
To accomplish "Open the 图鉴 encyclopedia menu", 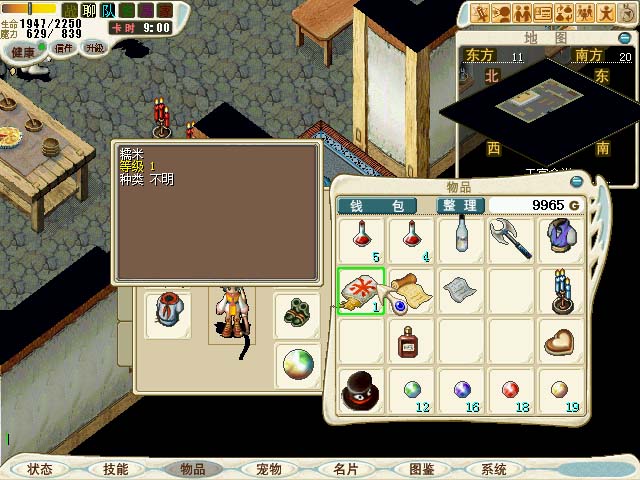I will [x=421, y=469].
